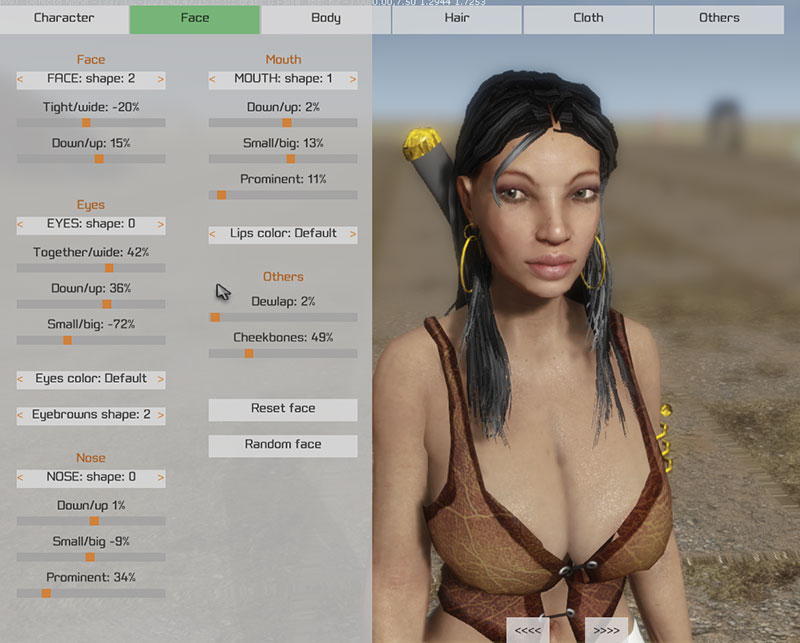Screen dimensions: 800x643
Task: Choose previous MOUTH shape with left arrow
Action: tap(213, 79)
